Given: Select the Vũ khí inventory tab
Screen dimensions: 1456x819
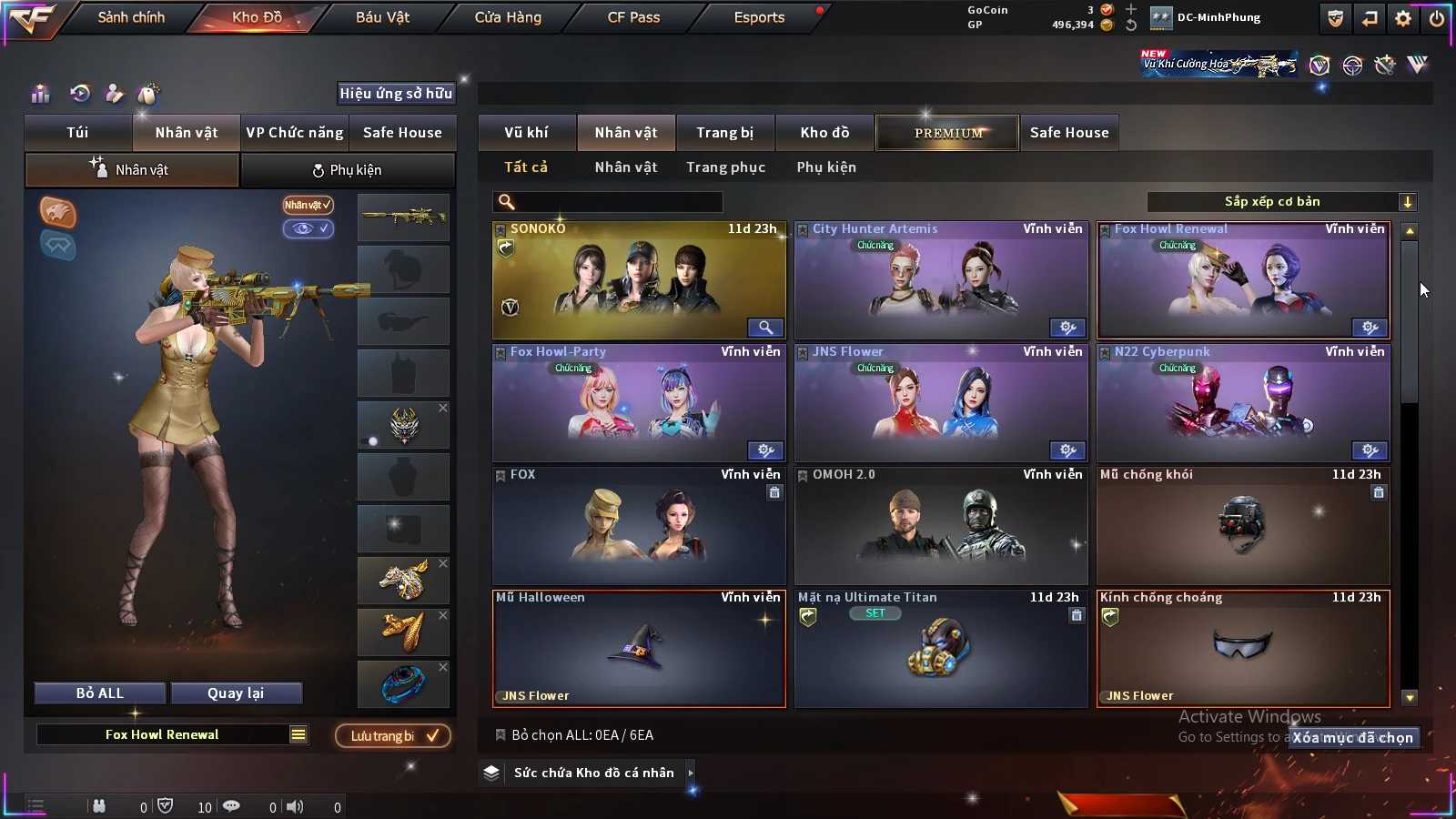Looking at the screenshot, I should [526, 133].
